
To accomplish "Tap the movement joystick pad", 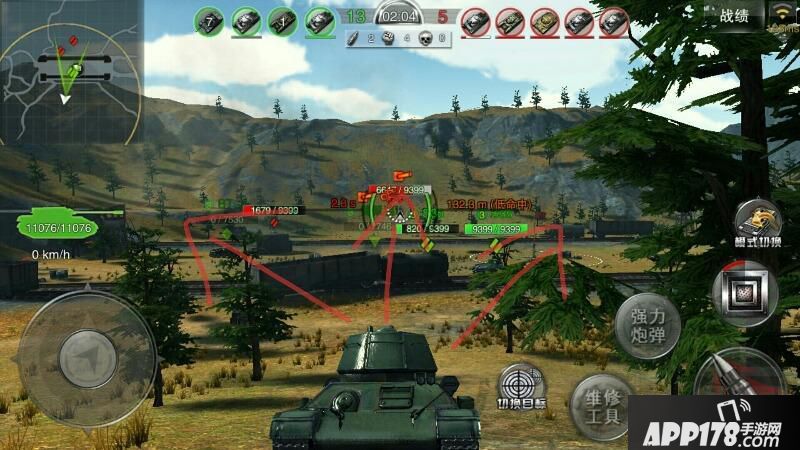I will pos(88,353).
